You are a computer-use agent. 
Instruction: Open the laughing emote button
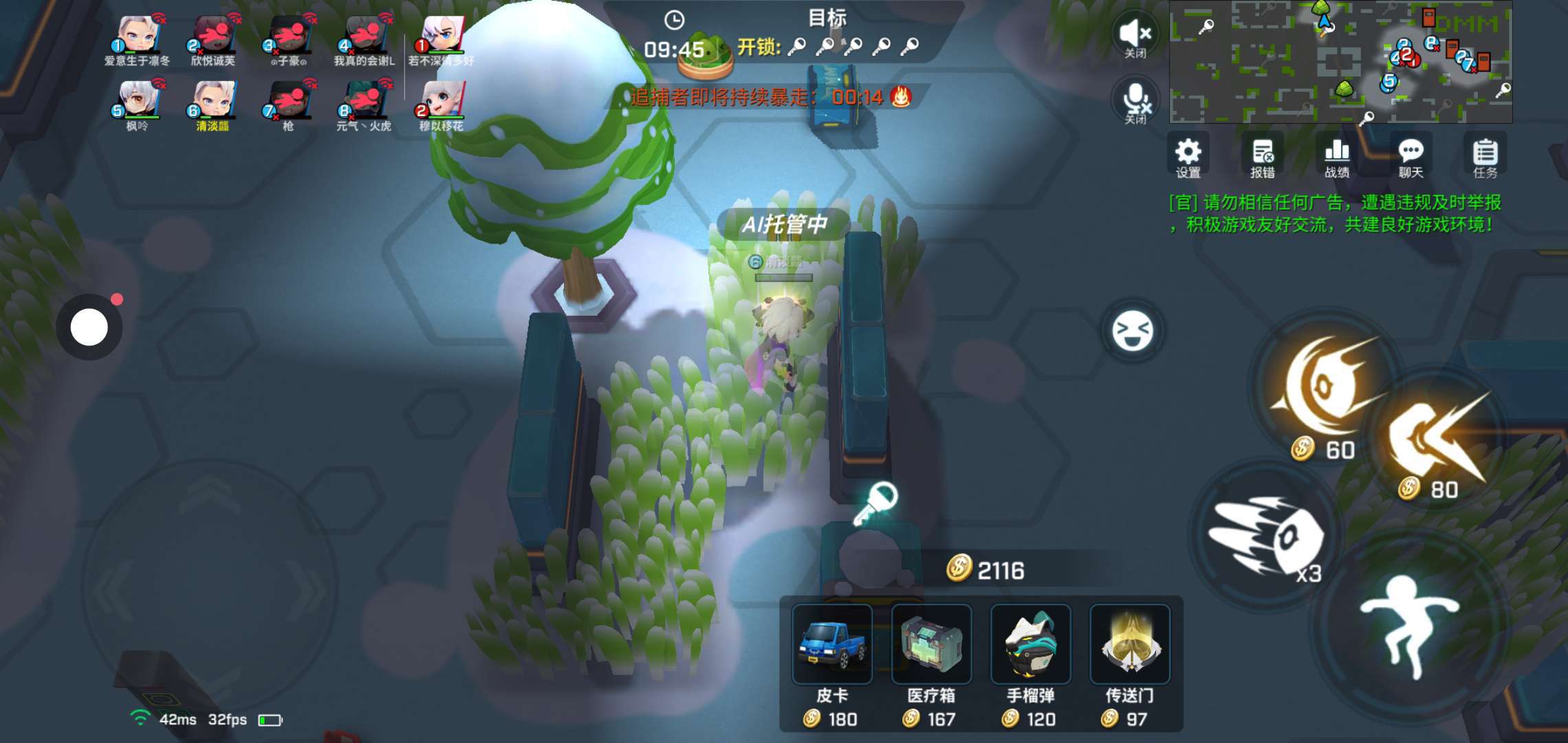[x=1132, y=331]
